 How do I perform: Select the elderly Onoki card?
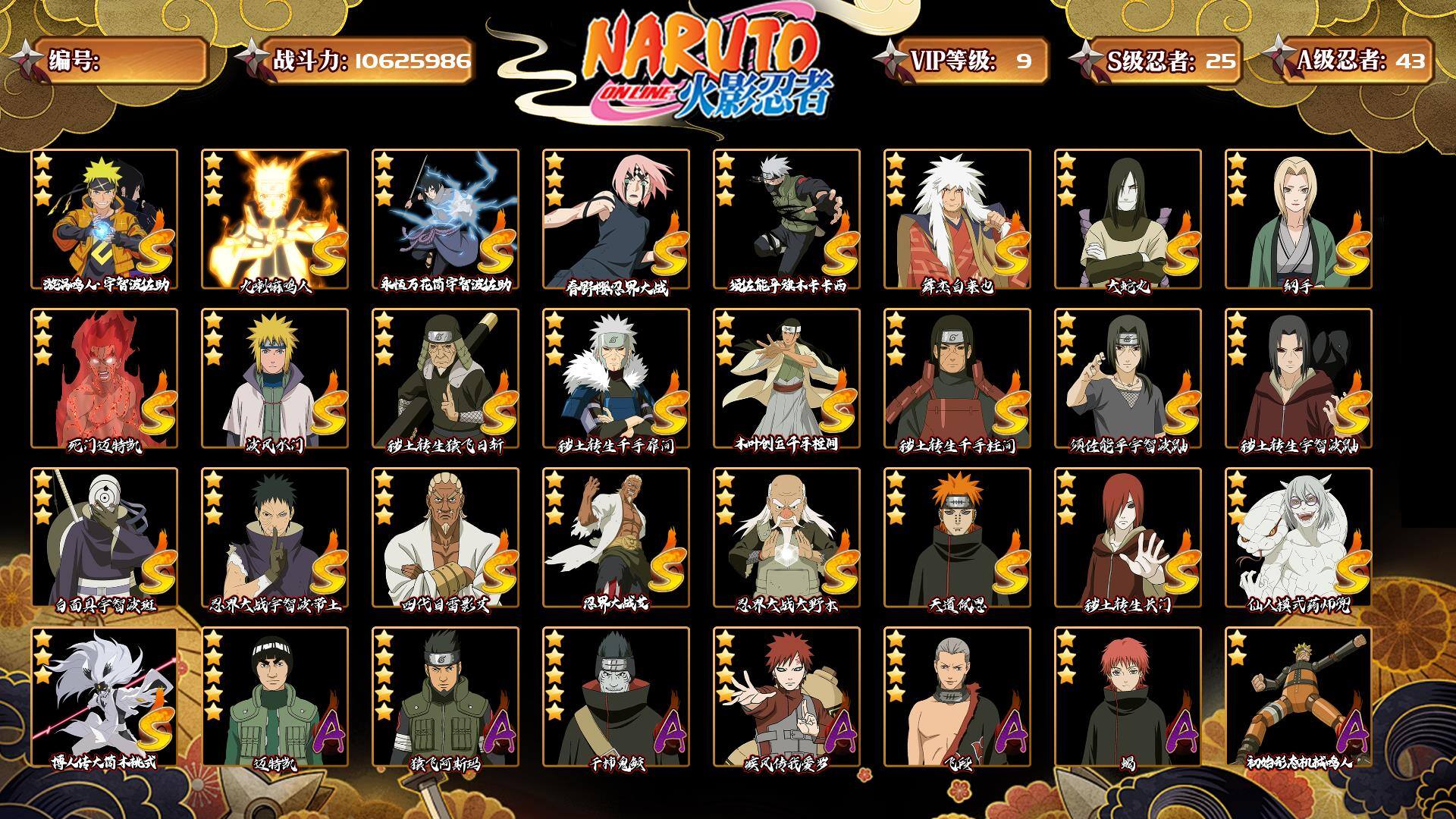pyautogui.click(x=786, y=538)
